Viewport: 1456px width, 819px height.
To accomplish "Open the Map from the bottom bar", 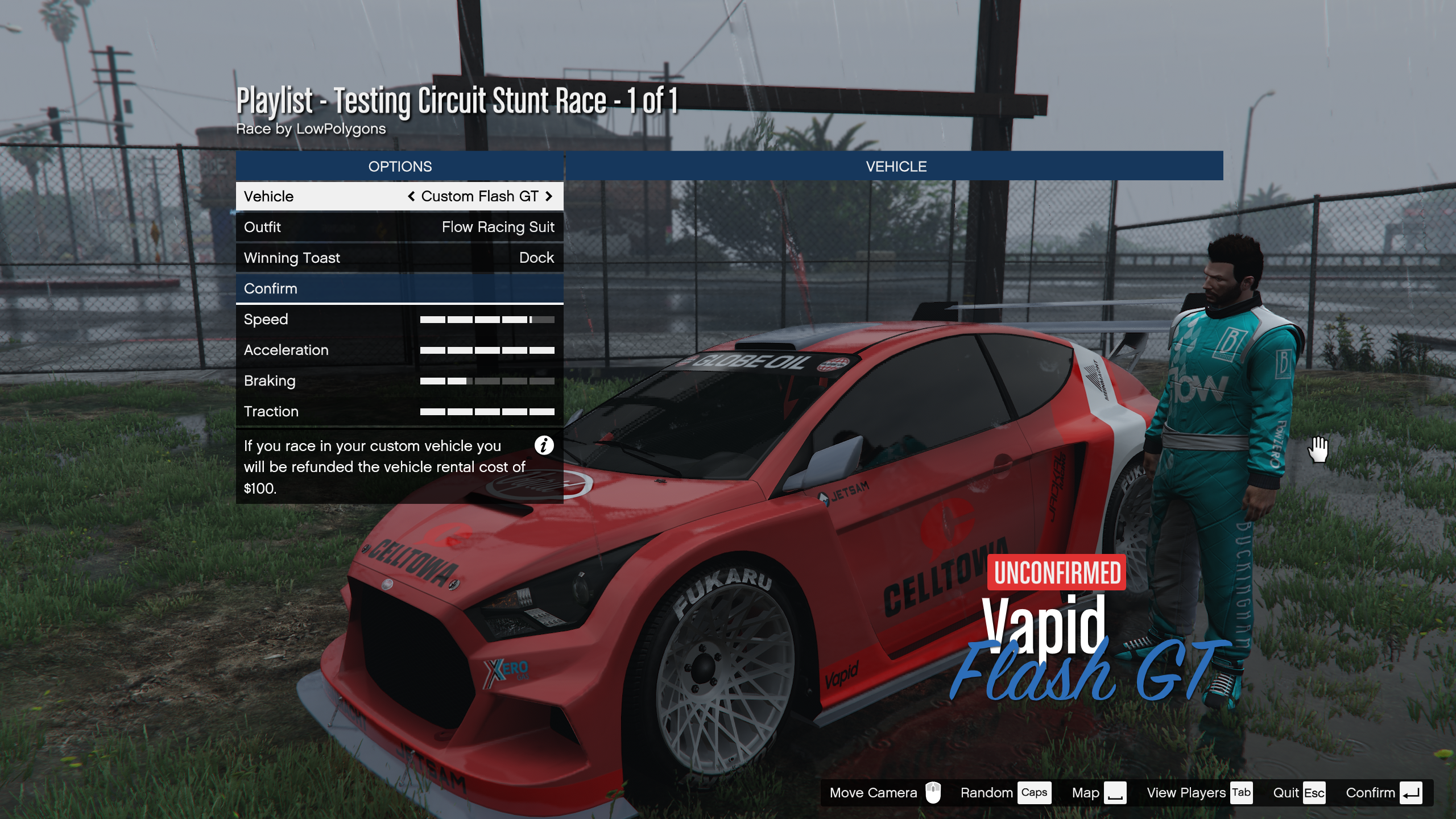I will [1098, 793].
